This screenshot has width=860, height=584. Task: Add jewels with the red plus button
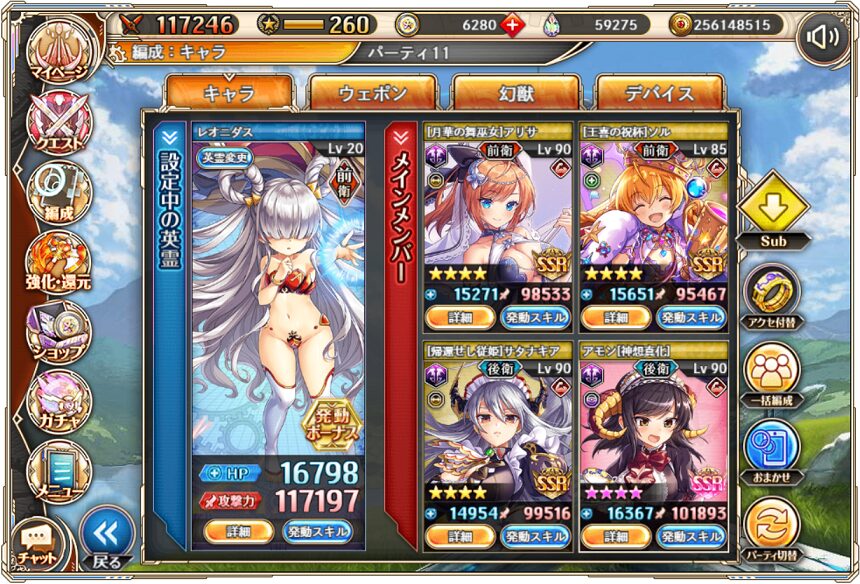click(512, 25)
